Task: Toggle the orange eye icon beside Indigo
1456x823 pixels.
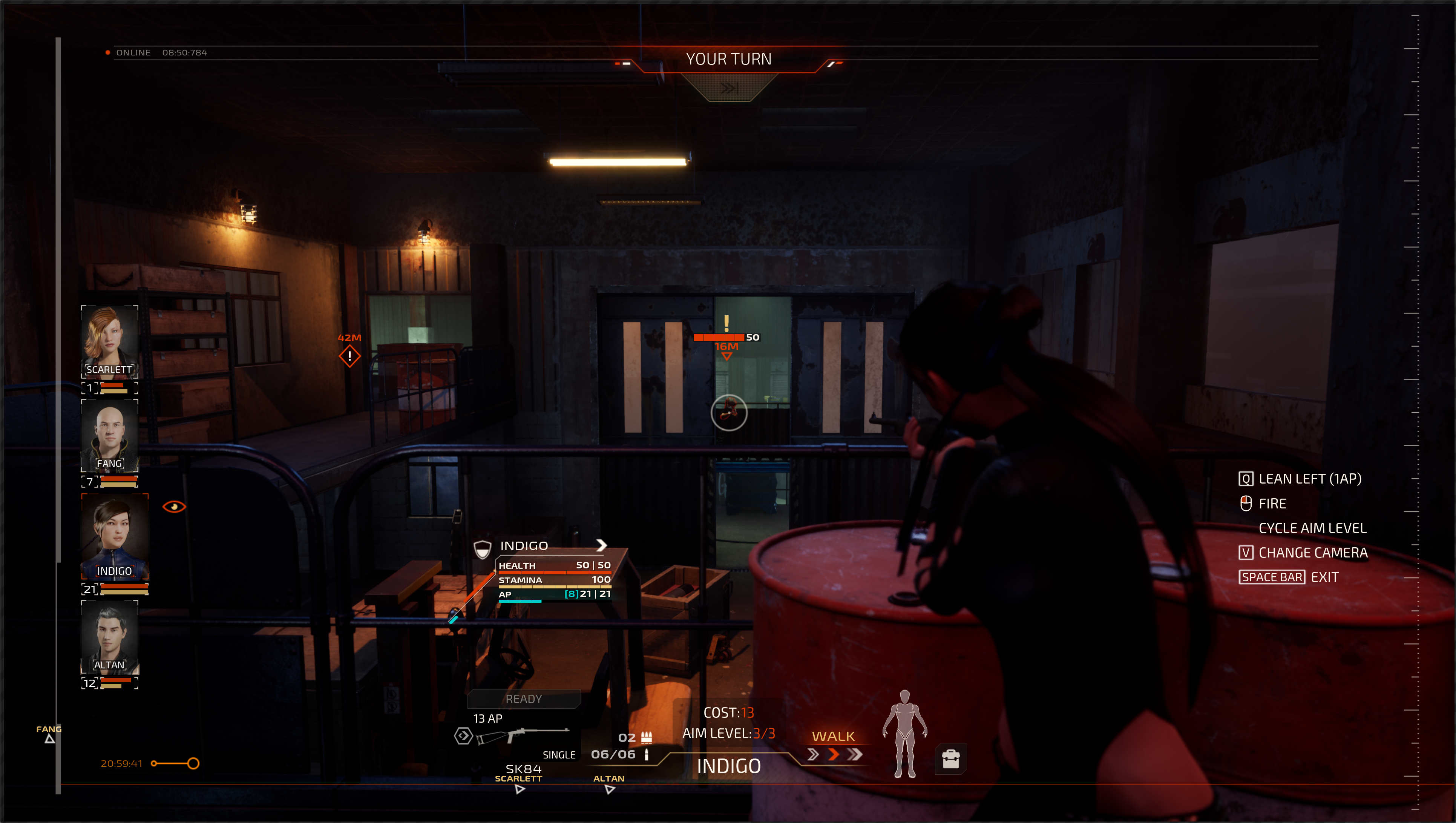Action: tap(174, 506)
